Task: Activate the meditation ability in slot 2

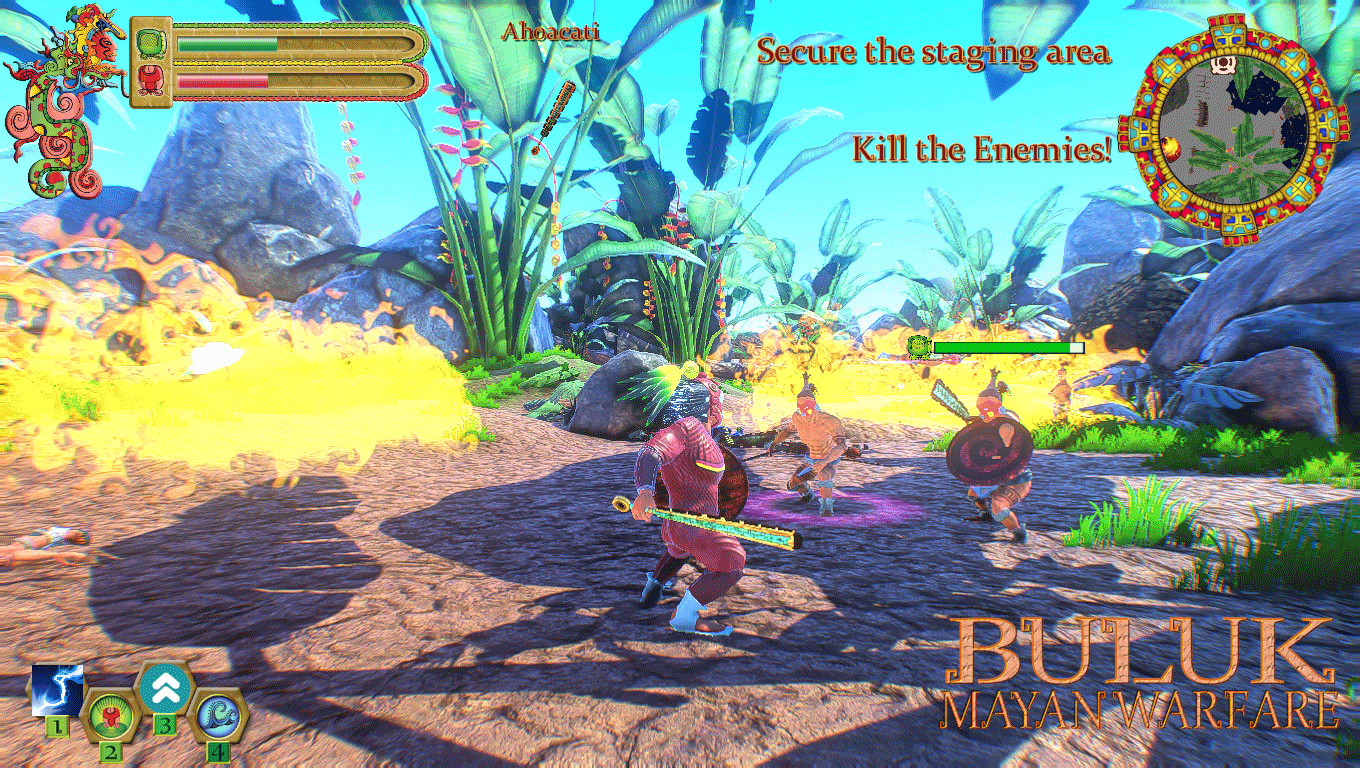Action: [112, 716]
